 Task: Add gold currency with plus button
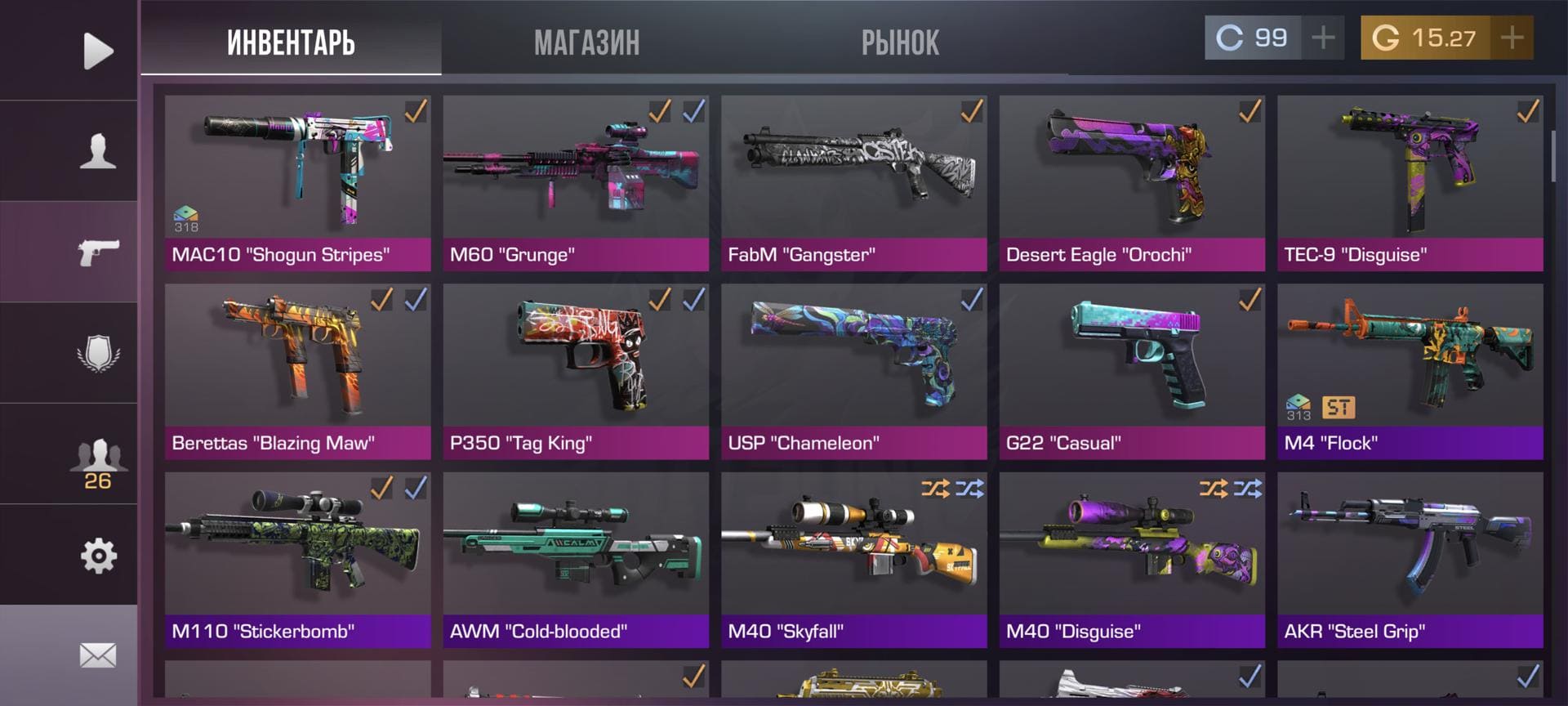pyautogui.click(x=1512, y=38)
